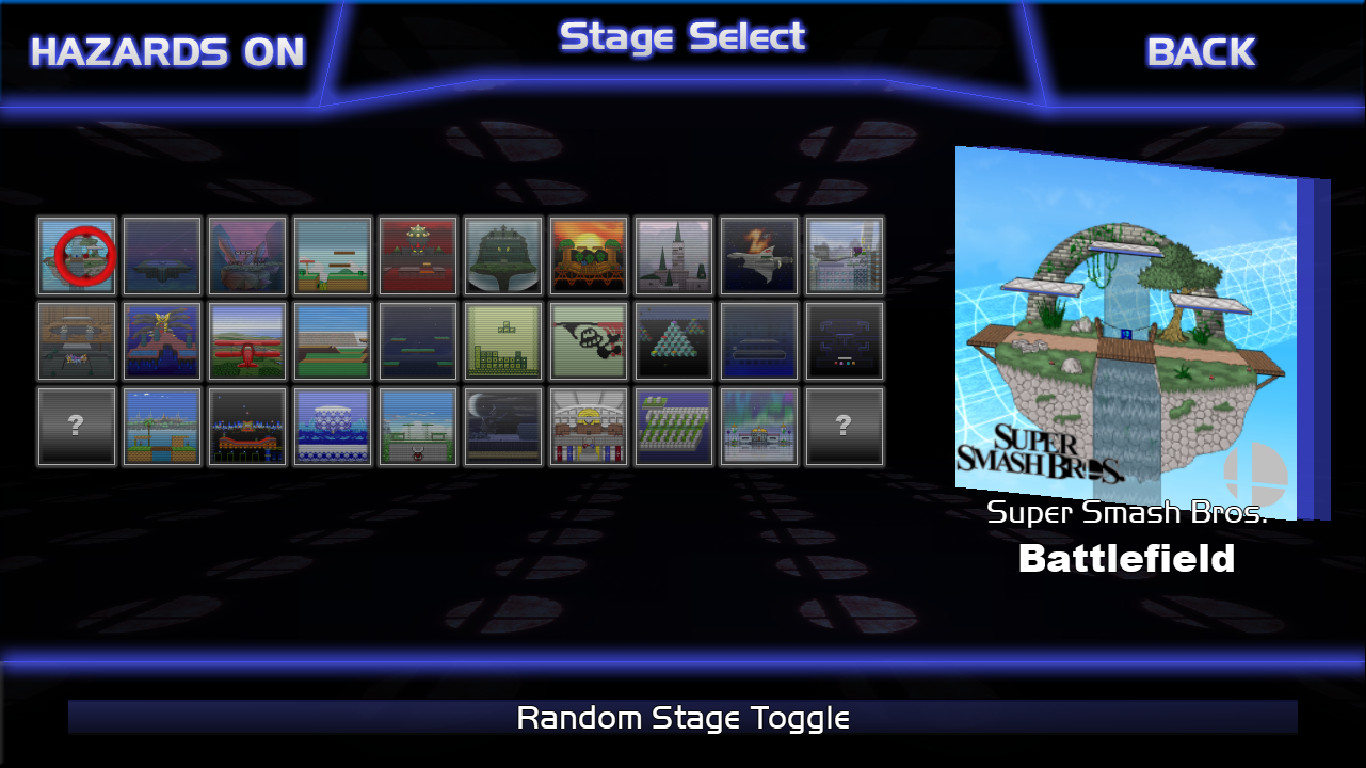Select the left question-mark random stage slot
1366x768 pixels.
coord(75,426)
